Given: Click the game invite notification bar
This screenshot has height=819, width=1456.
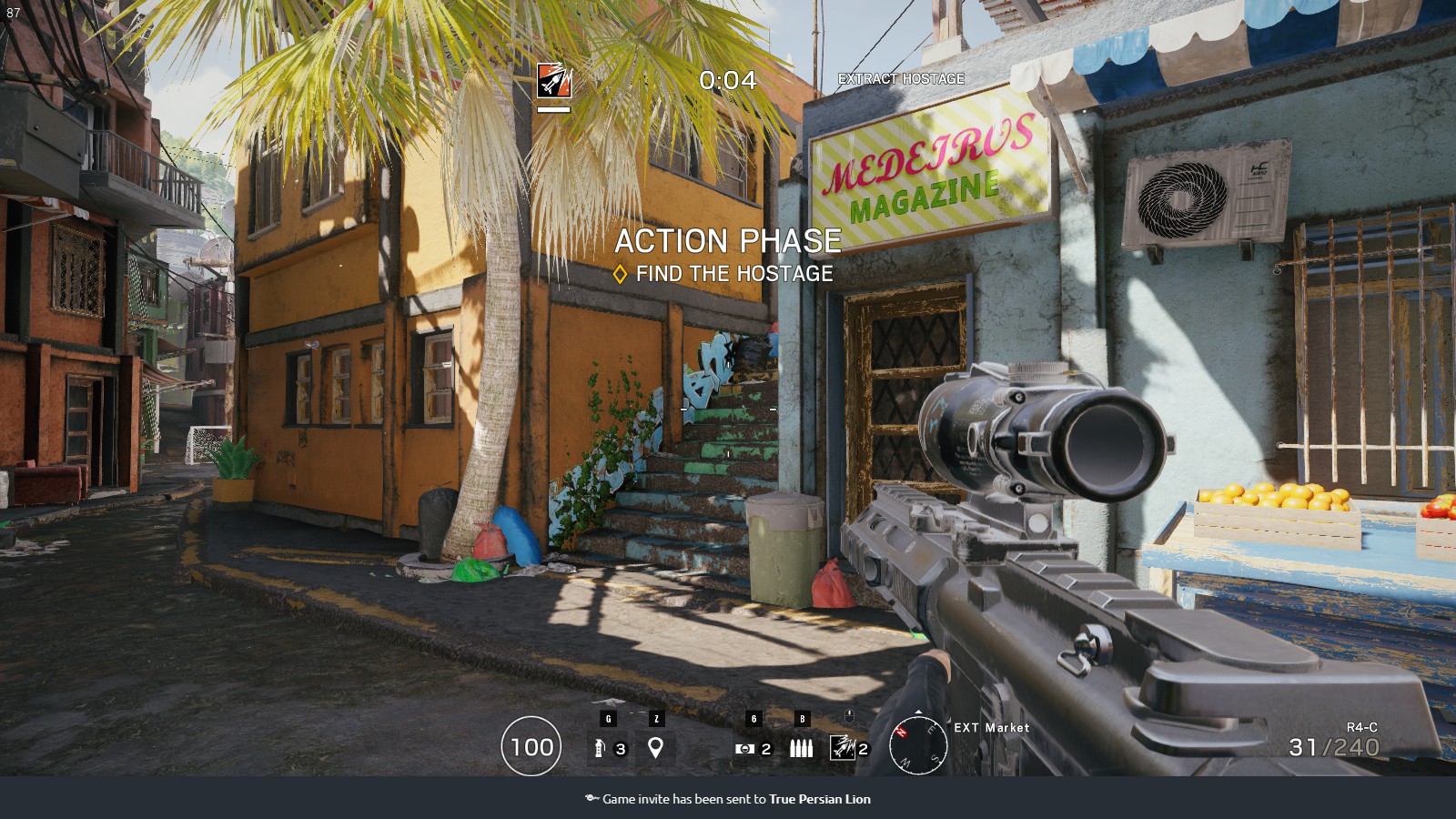Looking at the screenshot, I should tap(728, 799).
